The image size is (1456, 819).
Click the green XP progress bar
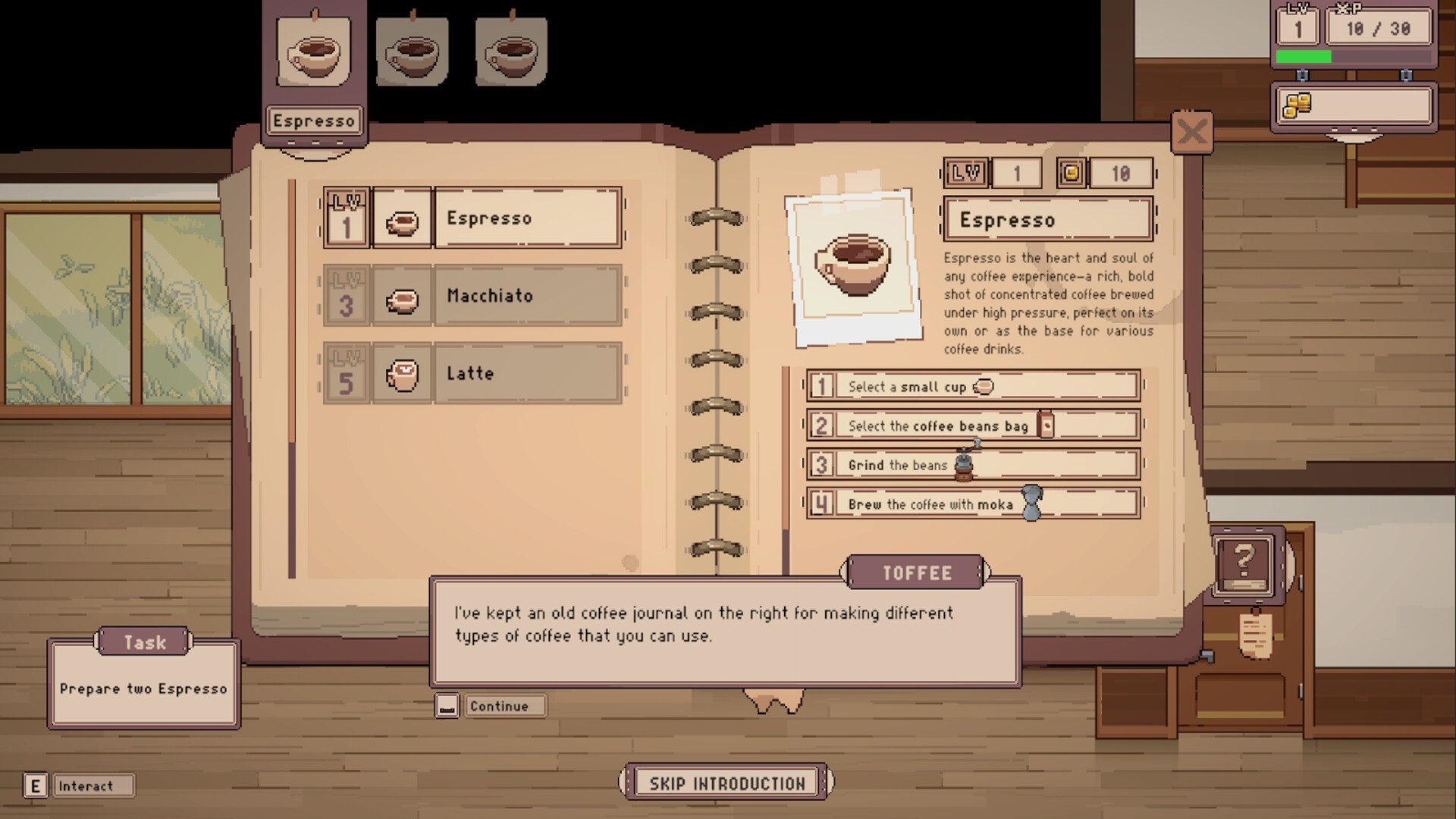1304,55
